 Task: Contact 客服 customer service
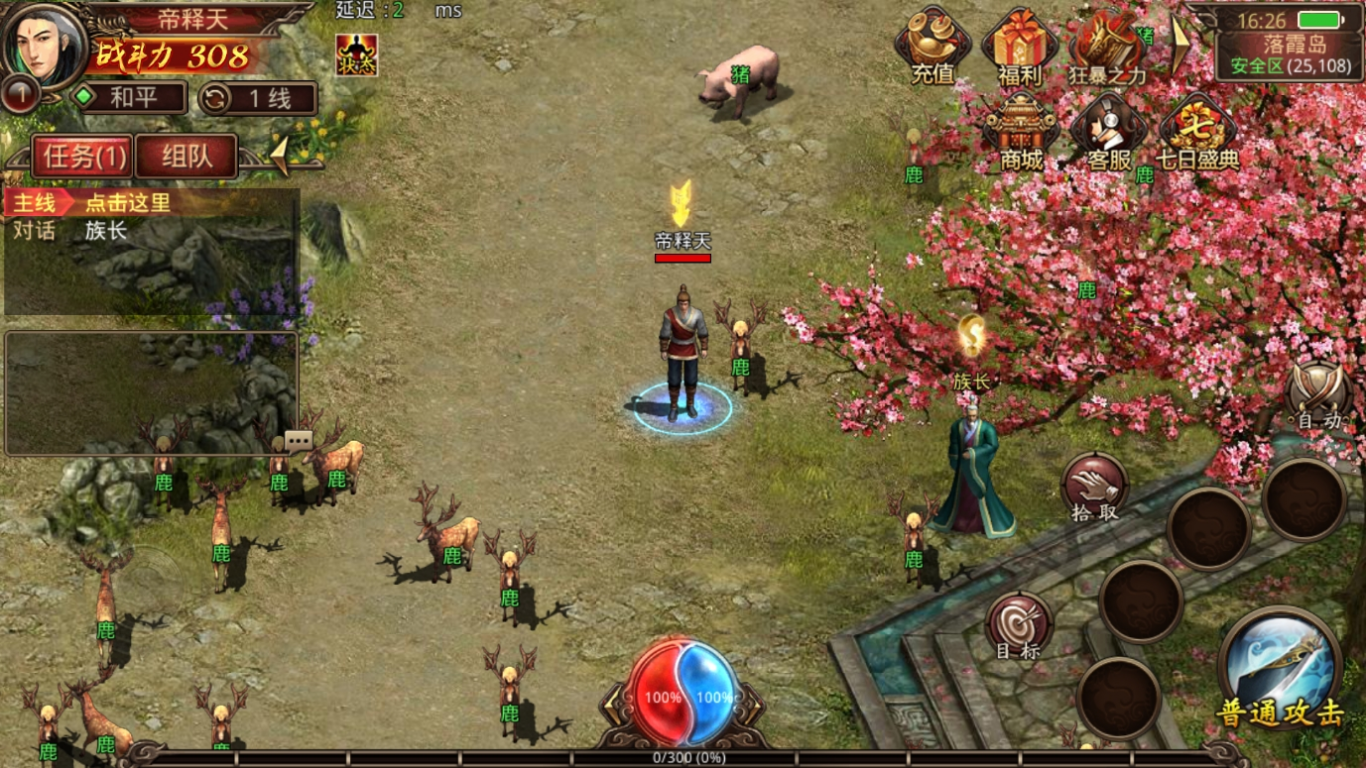pyautogui.click(x=1108, y=132)
